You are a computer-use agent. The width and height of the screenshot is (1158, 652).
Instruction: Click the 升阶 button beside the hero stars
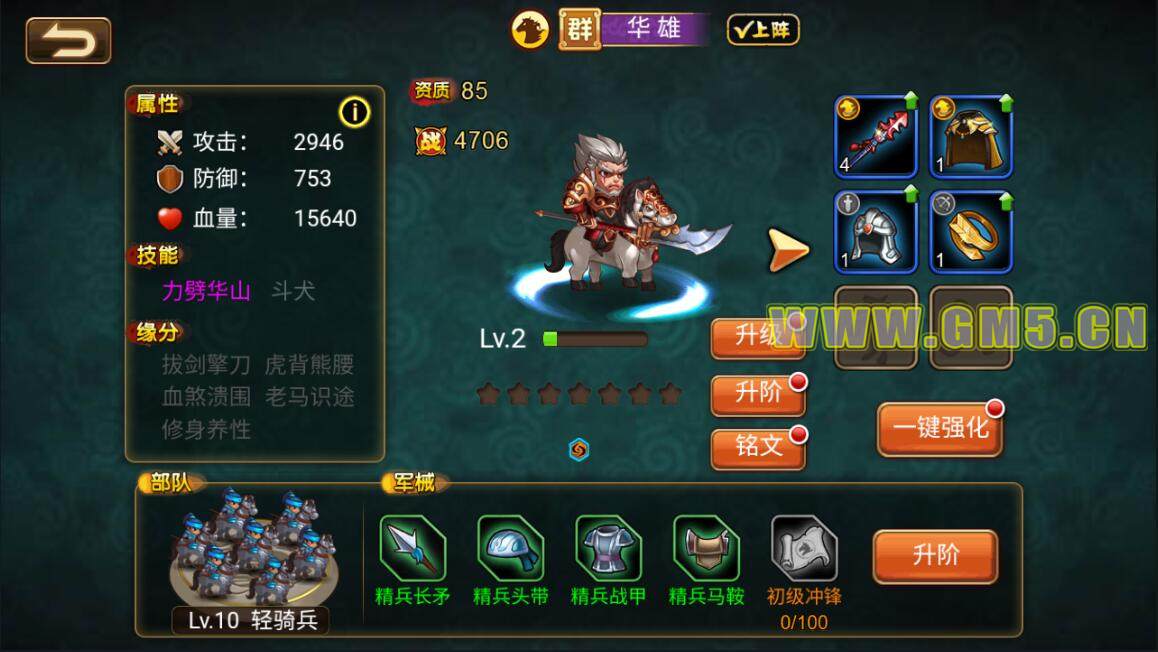(757, 394)
